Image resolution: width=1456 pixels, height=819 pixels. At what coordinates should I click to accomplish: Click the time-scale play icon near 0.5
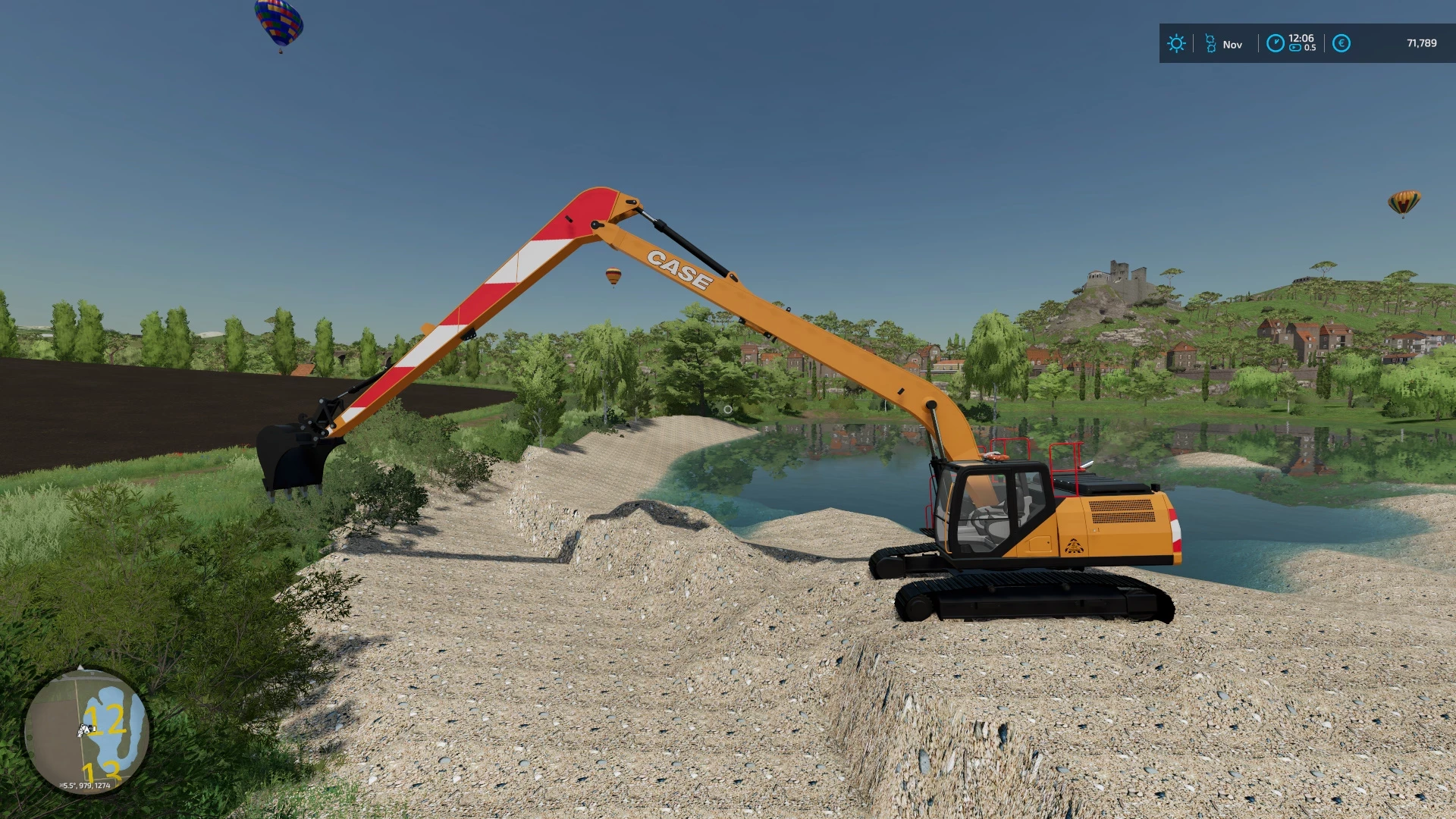click(x=1295, y=47)
